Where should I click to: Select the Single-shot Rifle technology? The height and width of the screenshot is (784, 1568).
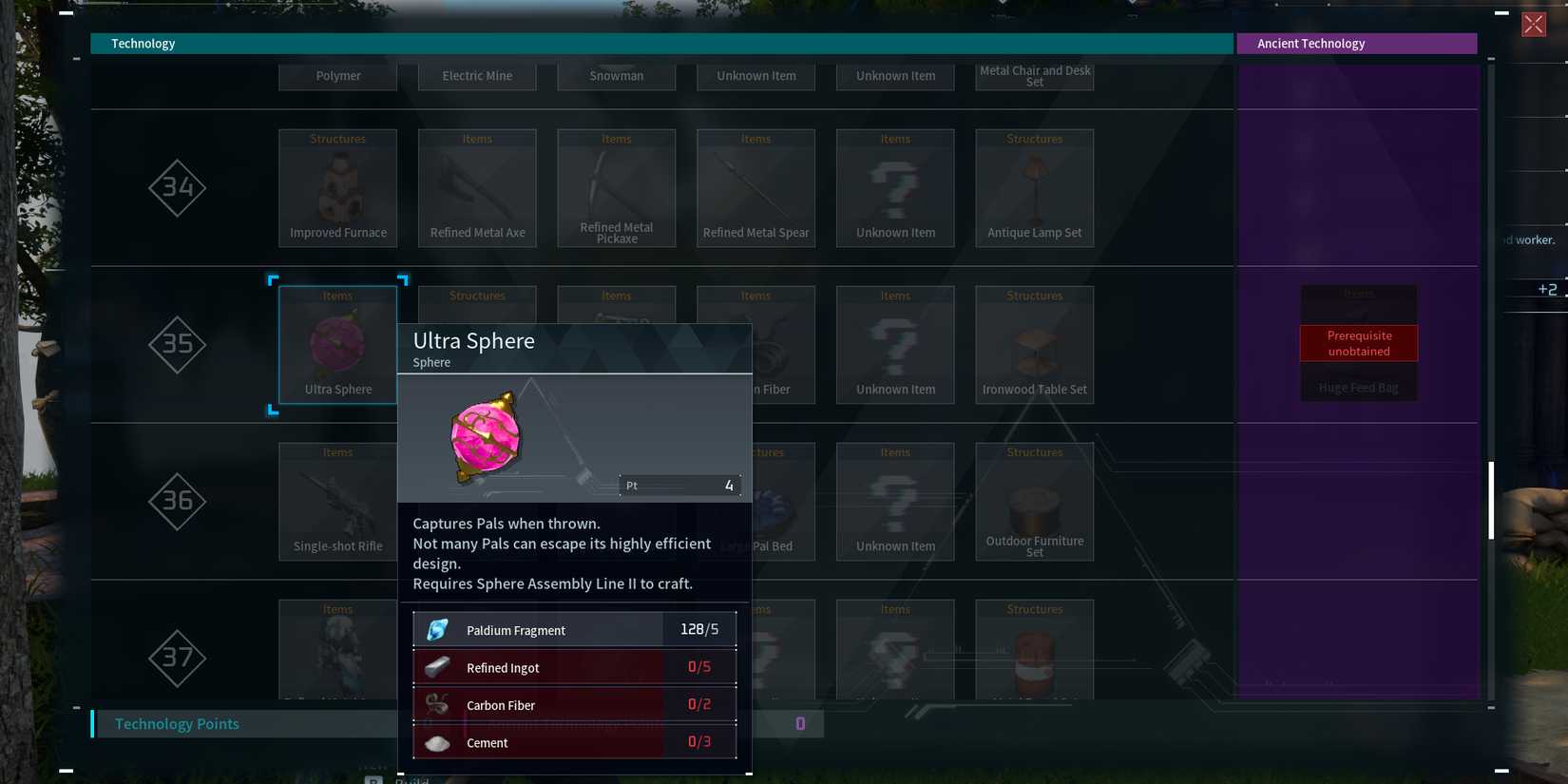pos(337,501)
